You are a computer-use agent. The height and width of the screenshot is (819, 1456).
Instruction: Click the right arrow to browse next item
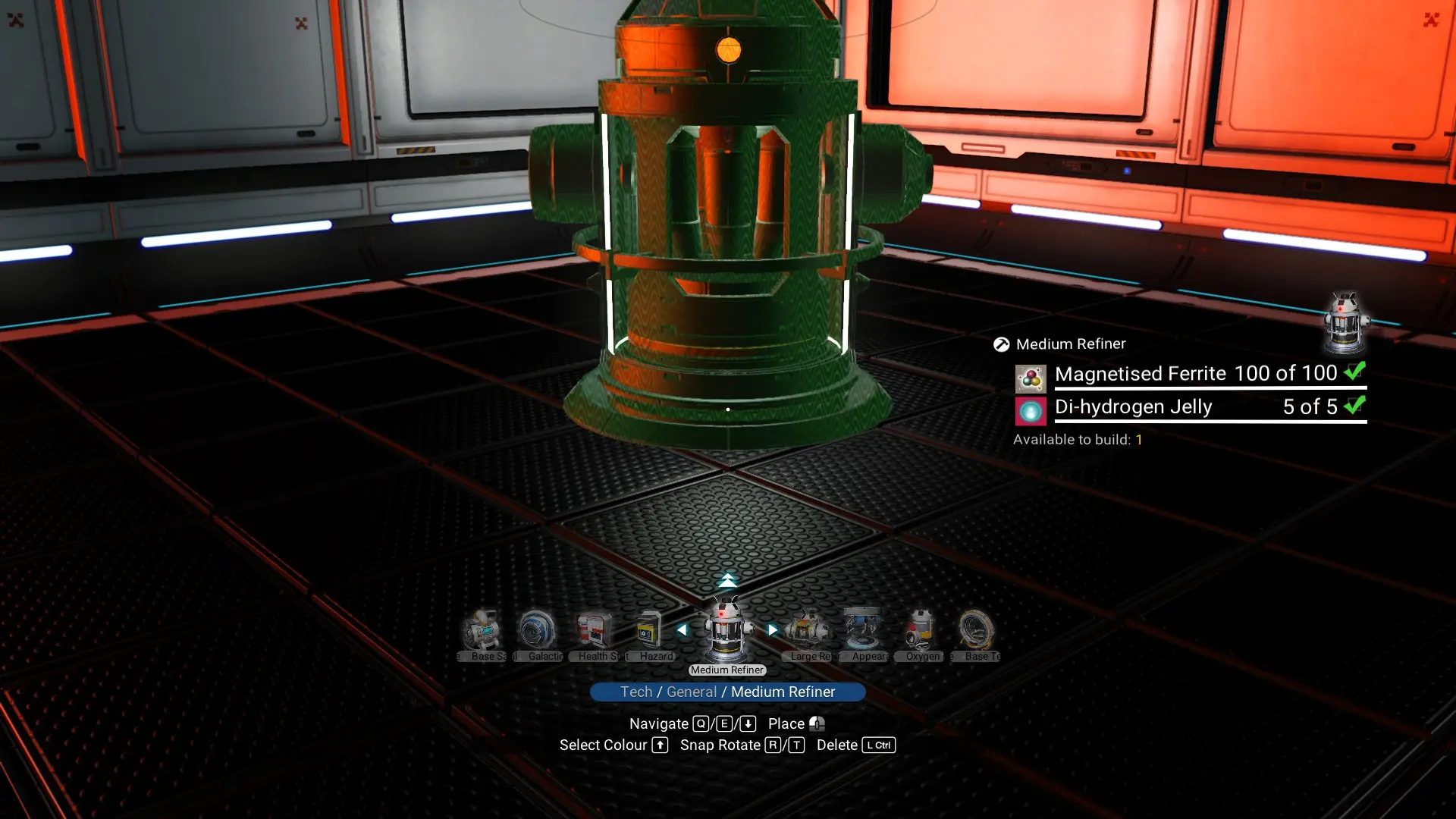click(x=773, y=628)
